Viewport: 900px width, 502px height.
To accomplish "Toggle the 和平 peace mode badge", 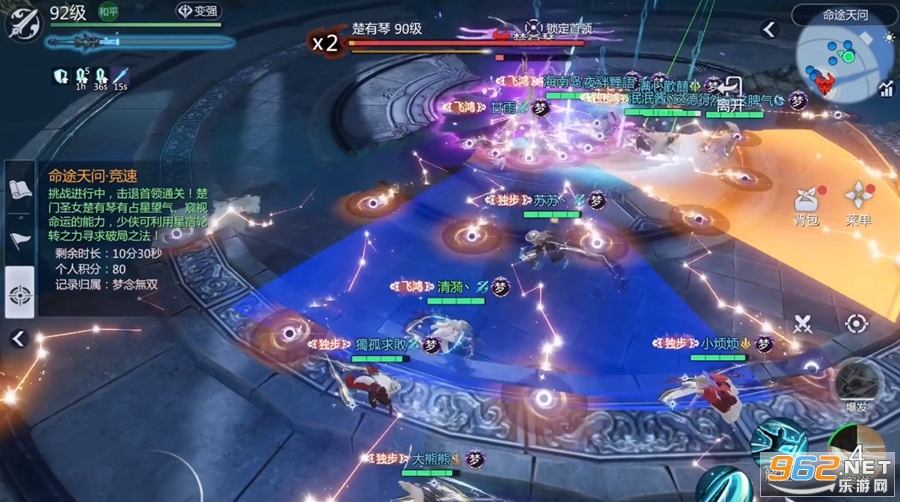I will tap(106, 13).
